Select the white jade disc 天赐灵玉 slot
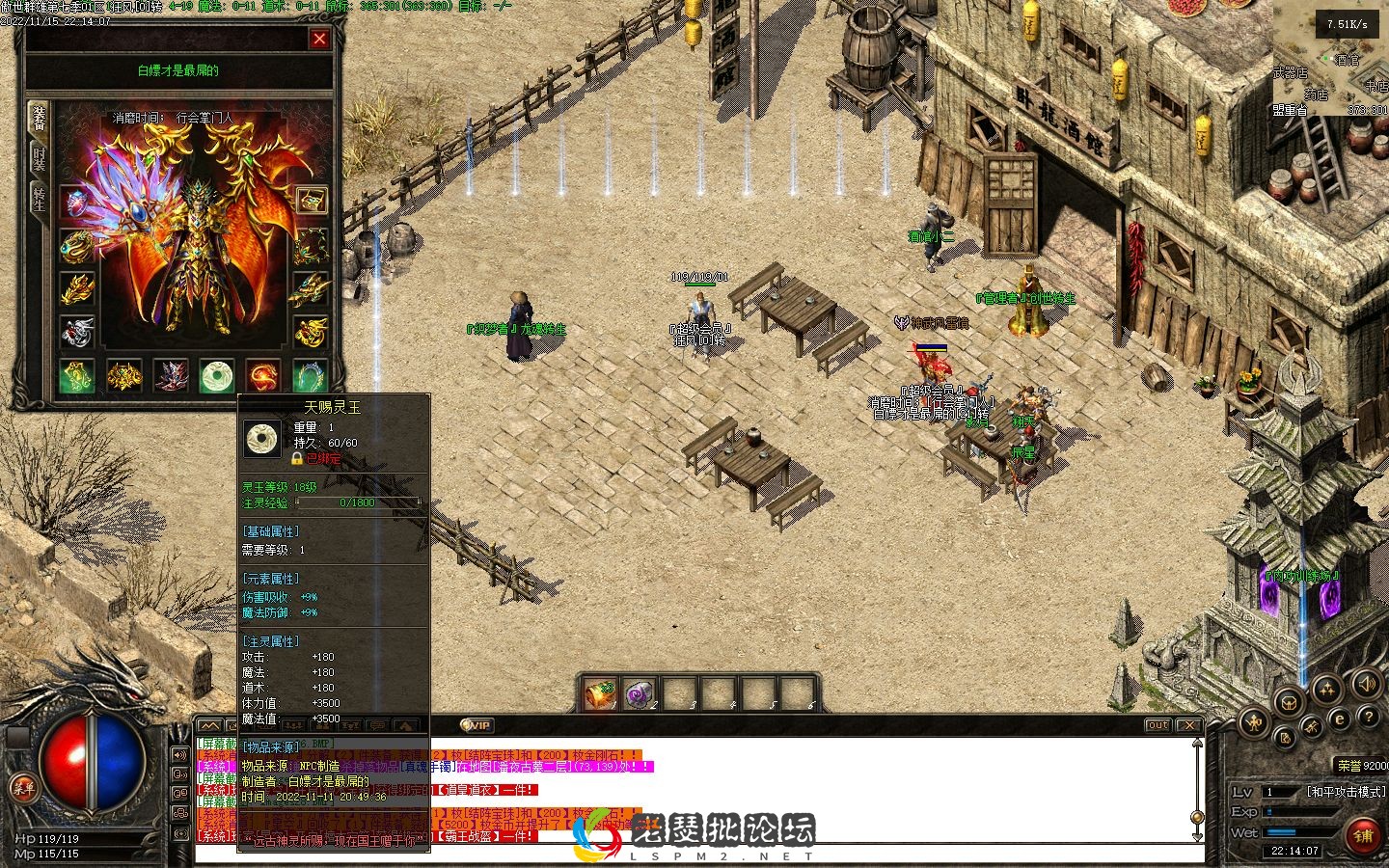1389x868 pixels. [217, 375]
